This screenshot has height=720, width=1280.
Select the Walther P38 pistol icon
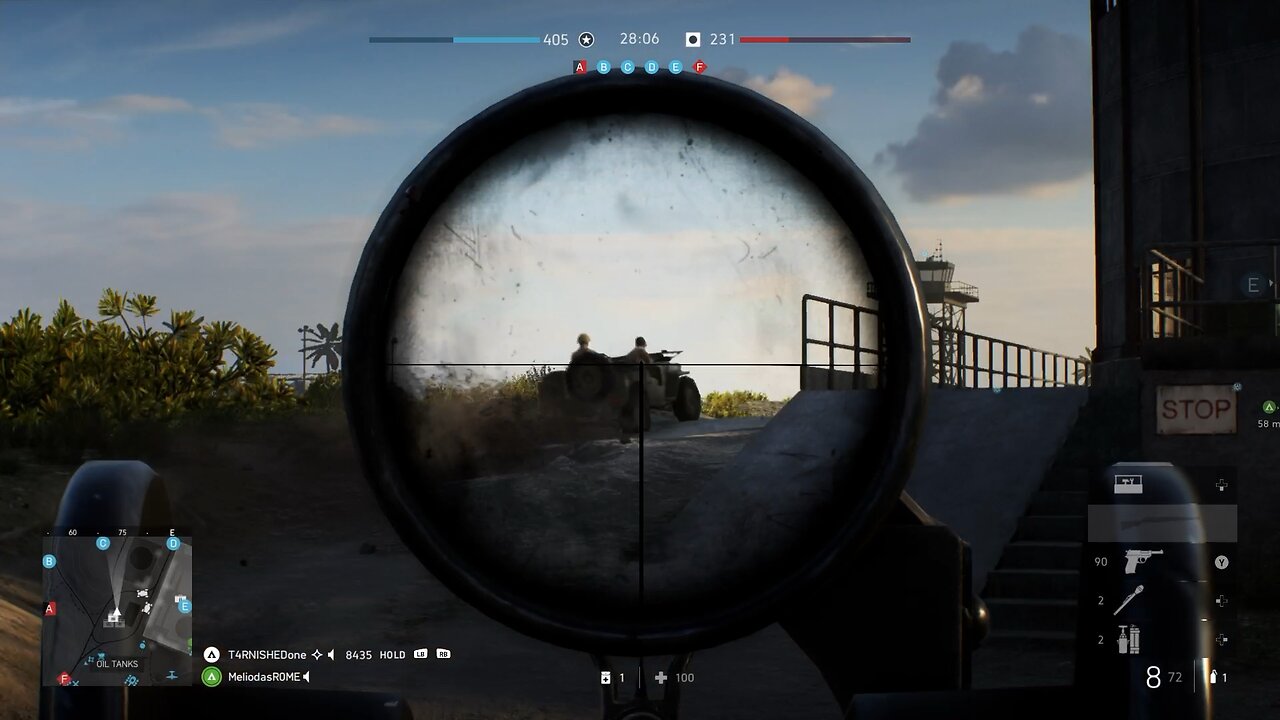[1141, 560]
